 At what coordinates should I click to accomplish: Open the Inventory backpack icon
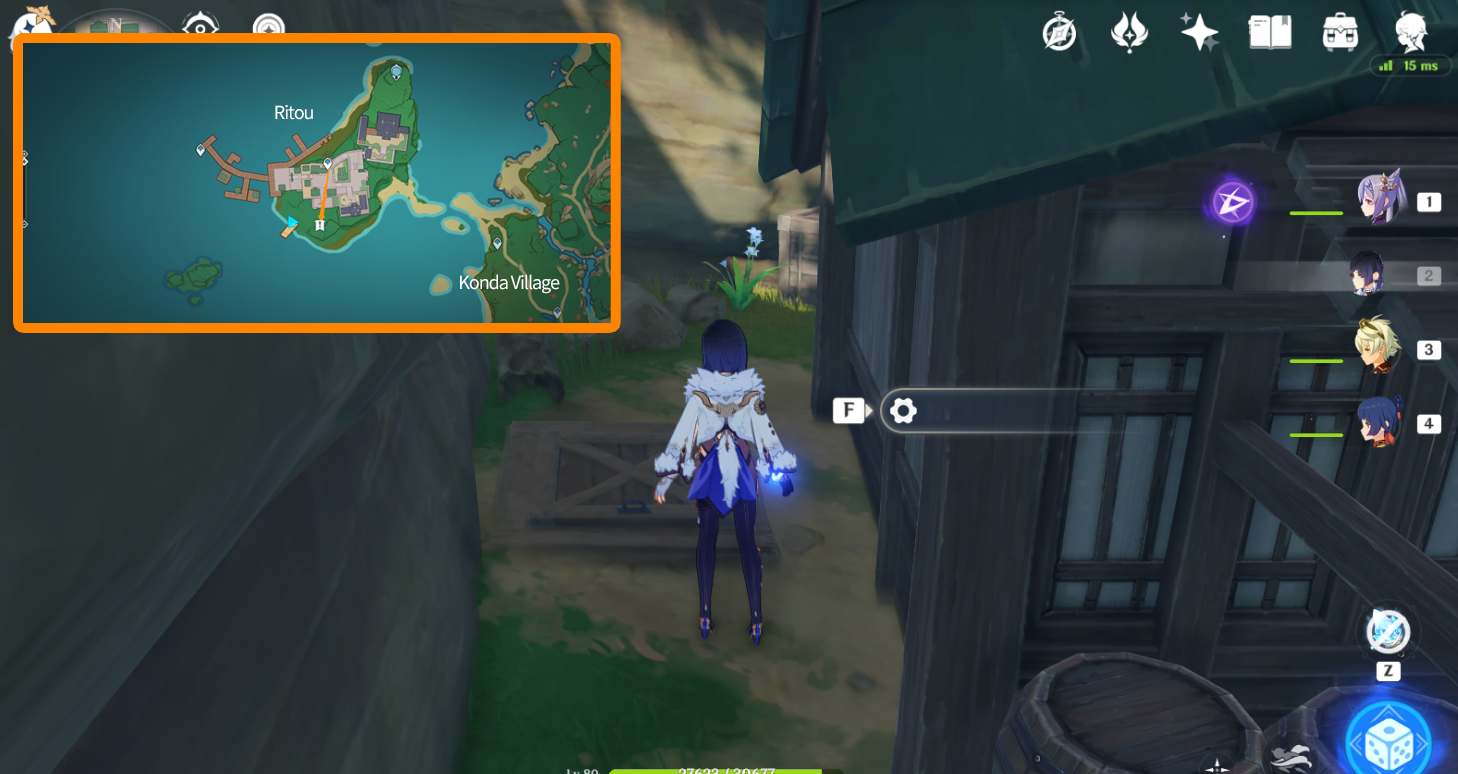1339,32
